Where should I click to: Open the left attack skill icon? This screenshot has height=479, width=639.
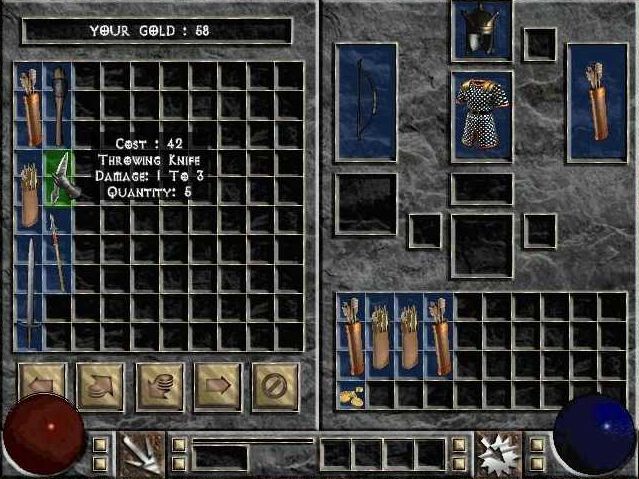pyautogui.click(x=141, y=453)
